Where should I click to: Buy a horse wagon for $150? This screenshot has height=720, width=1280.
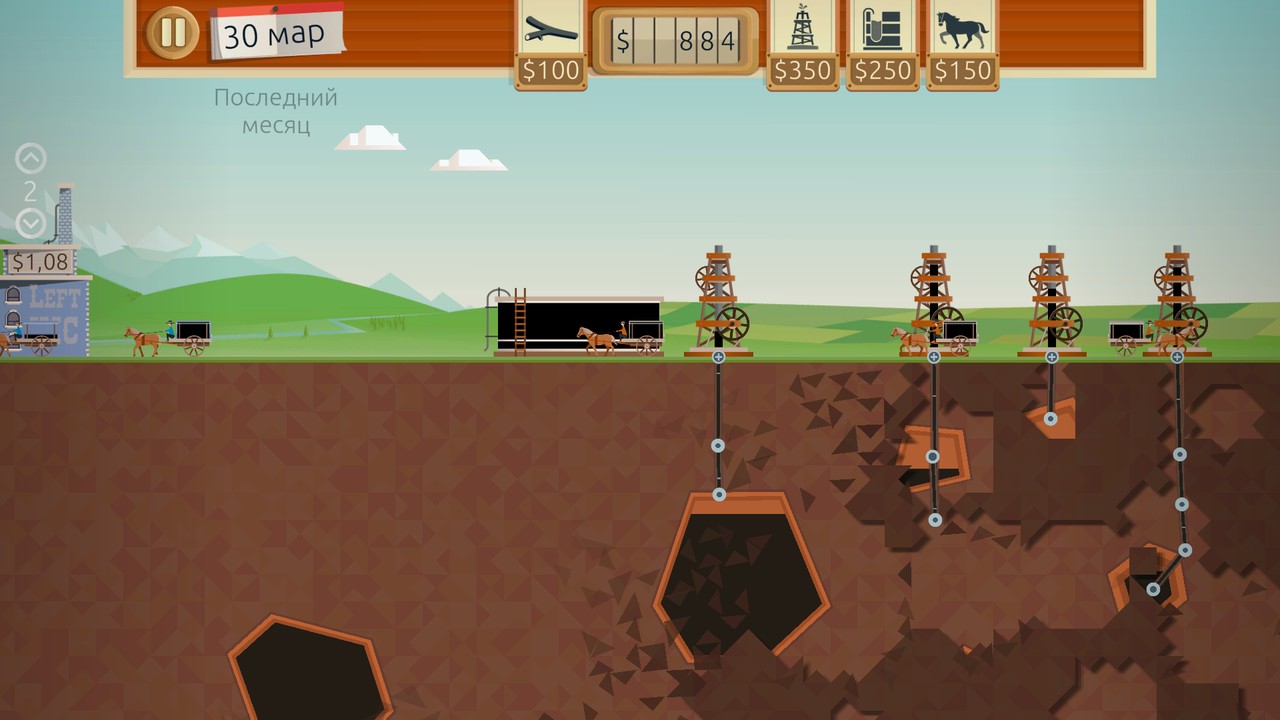(x=962, y=42)
